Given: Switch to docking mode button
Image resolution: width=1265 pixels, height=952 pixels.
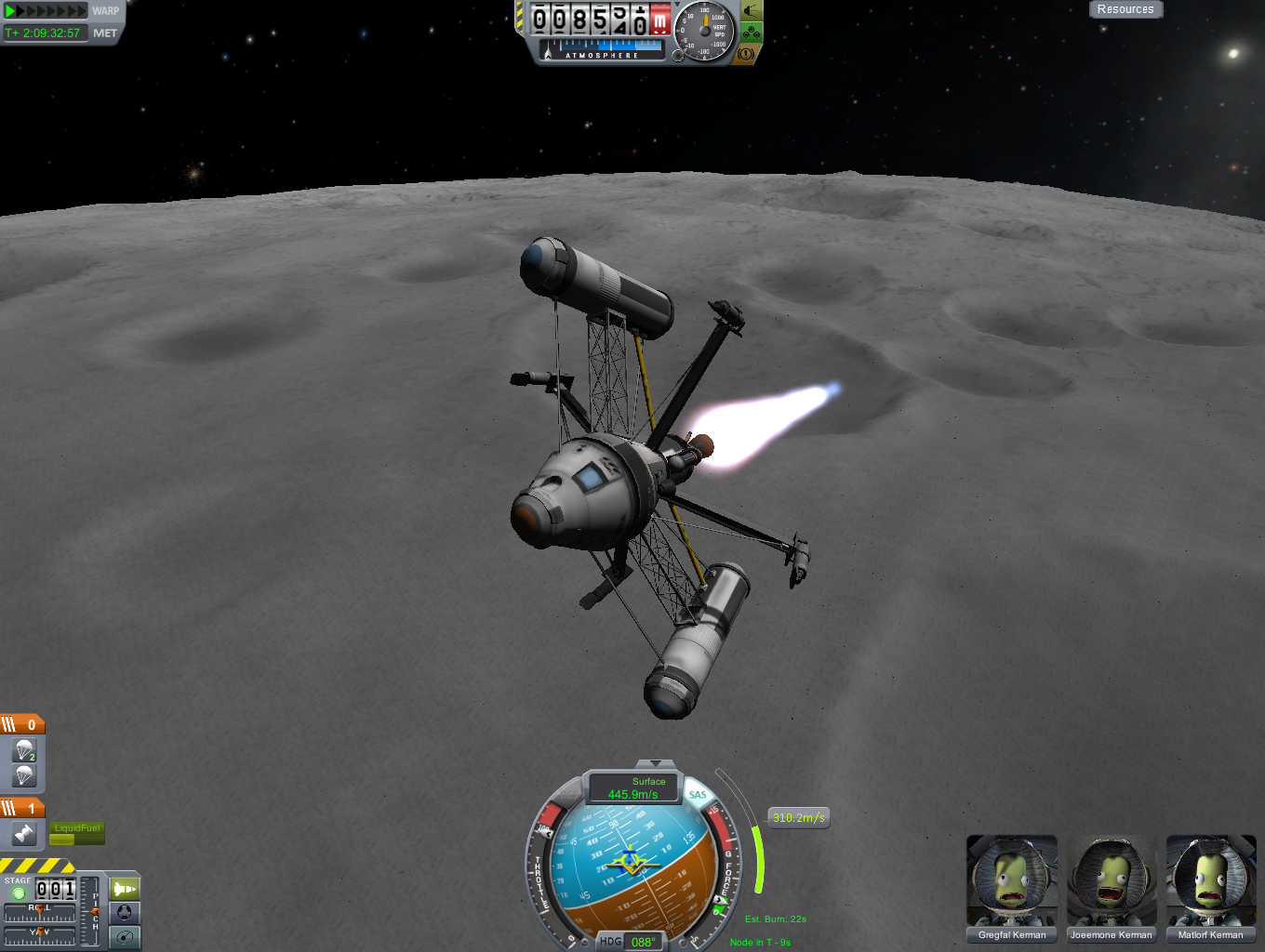Looking at the screenshot, I should (125, 913).
